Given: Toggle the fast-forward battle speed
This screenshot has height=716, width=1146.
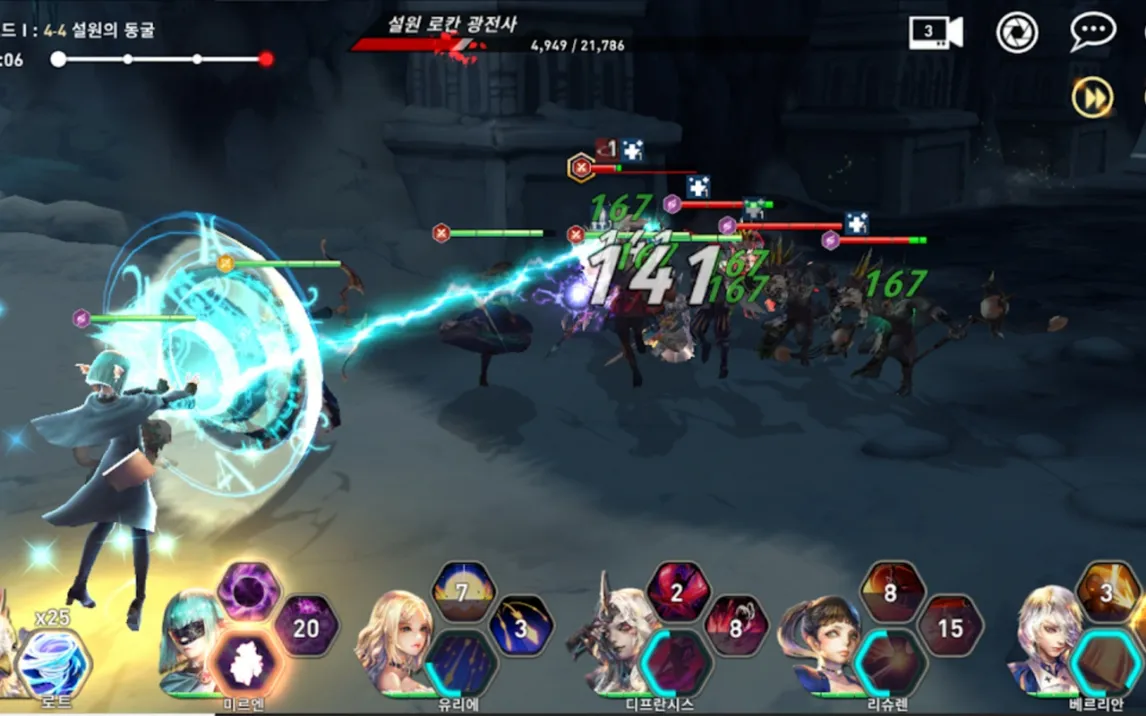Looking at the screenshot, I should coord(1092,98).
